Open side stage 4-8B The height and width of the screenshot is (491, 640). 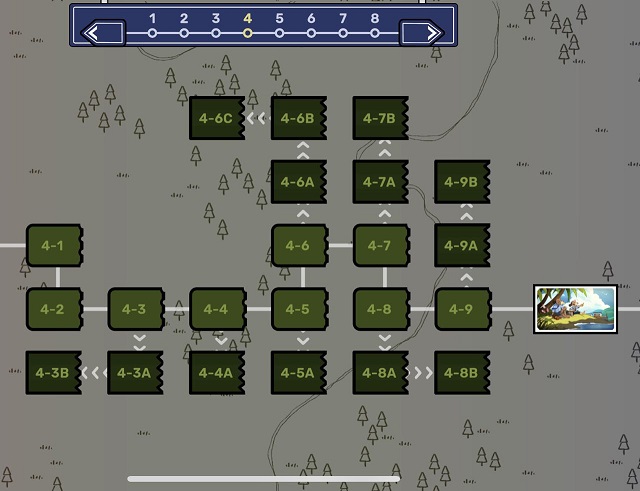click(x=462, y=373)
